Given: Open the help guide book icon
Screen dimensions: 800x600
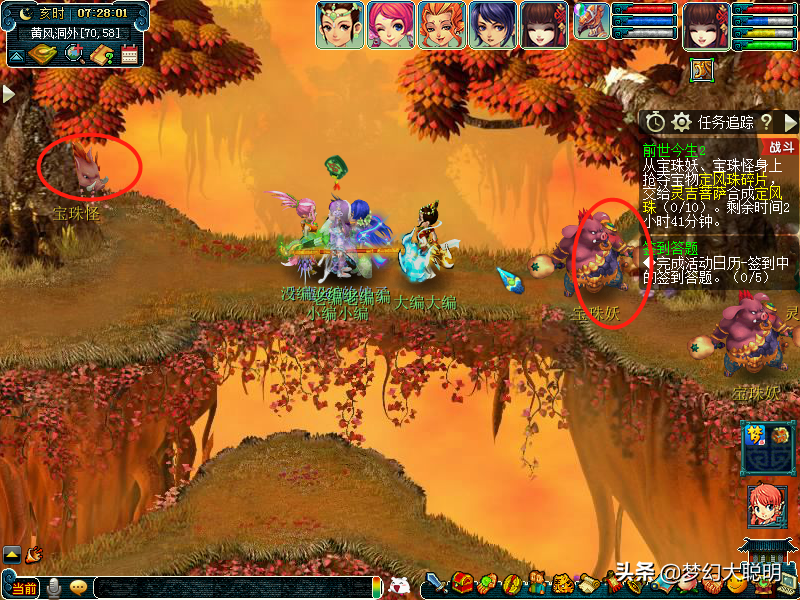Looking at the screenshot, I should pyautogui.click(x=101, y=54).
